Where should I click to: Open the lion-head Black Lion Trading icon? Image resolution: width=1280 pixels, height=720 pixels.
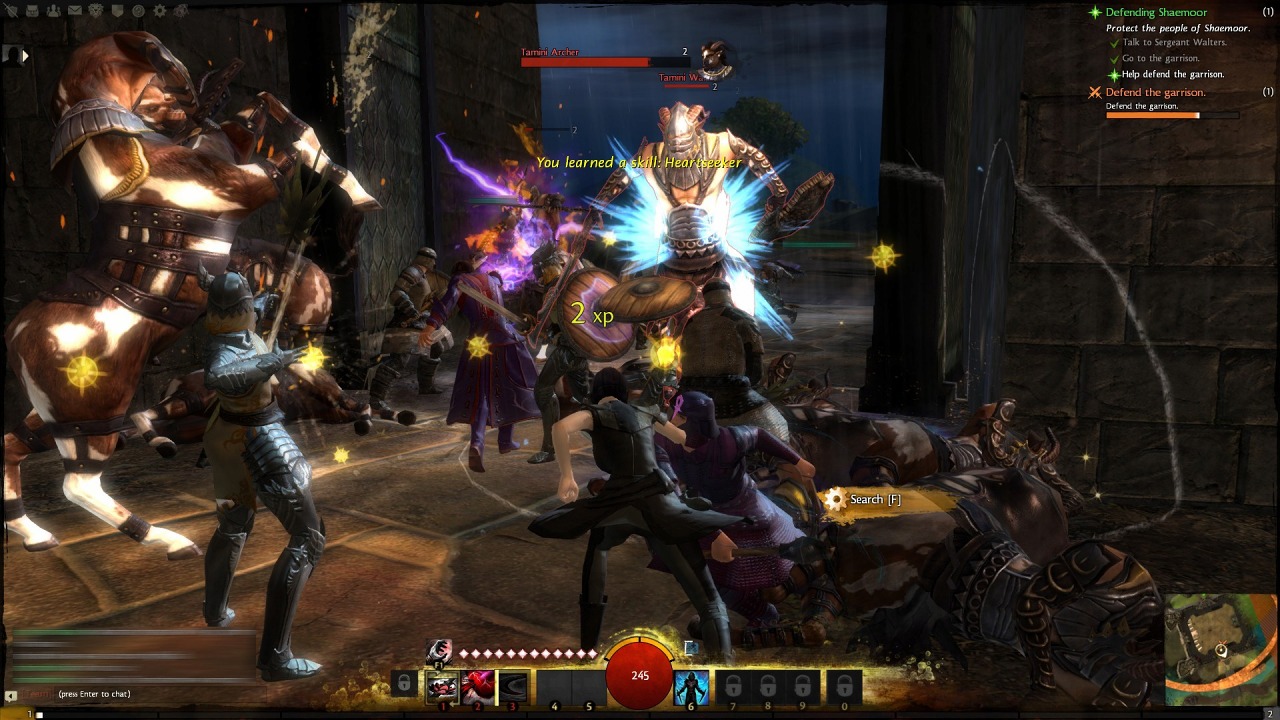(96, 10)
